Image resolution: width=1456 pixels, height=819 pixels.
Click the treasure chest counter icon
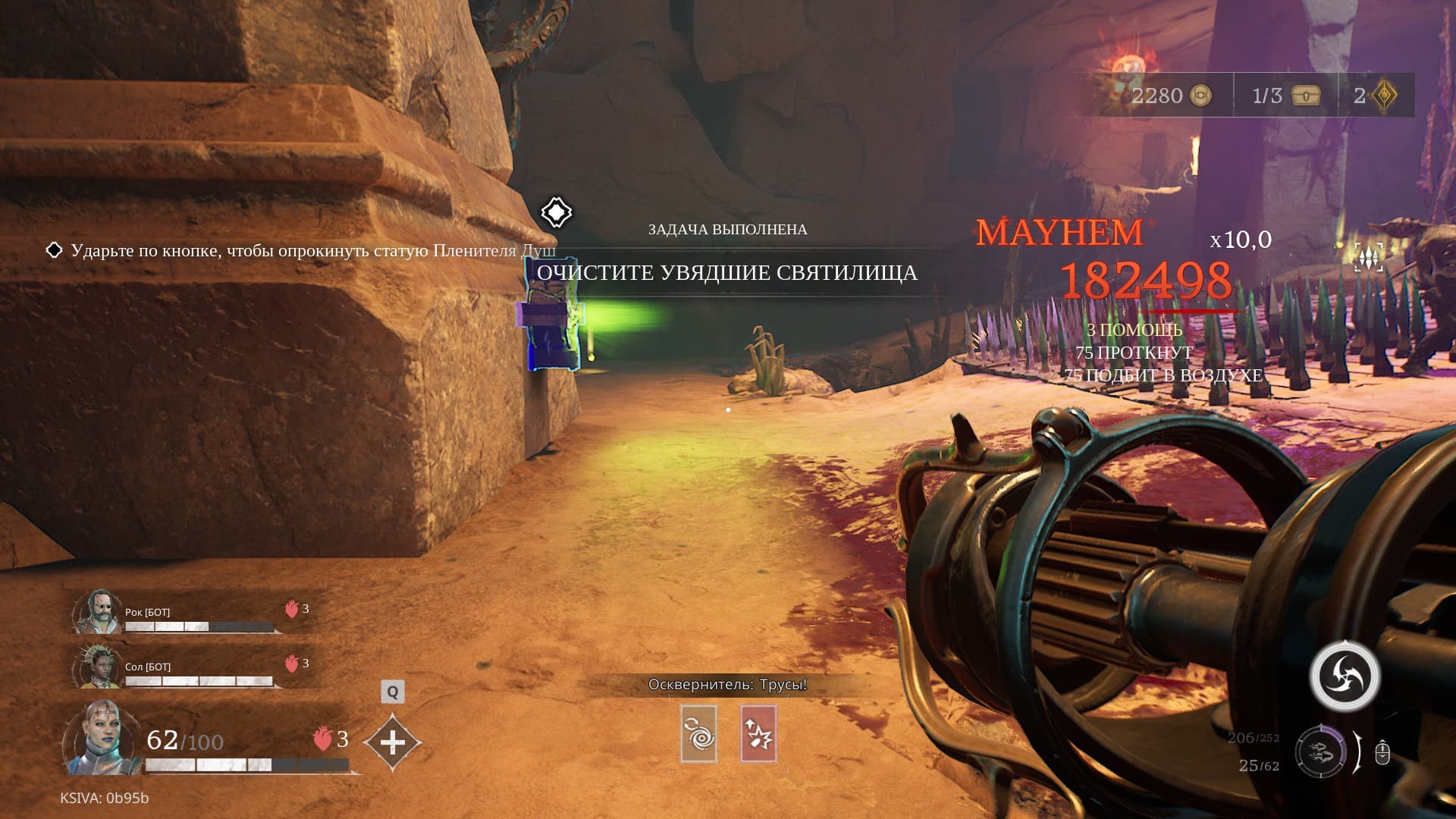pos(1307,96)
